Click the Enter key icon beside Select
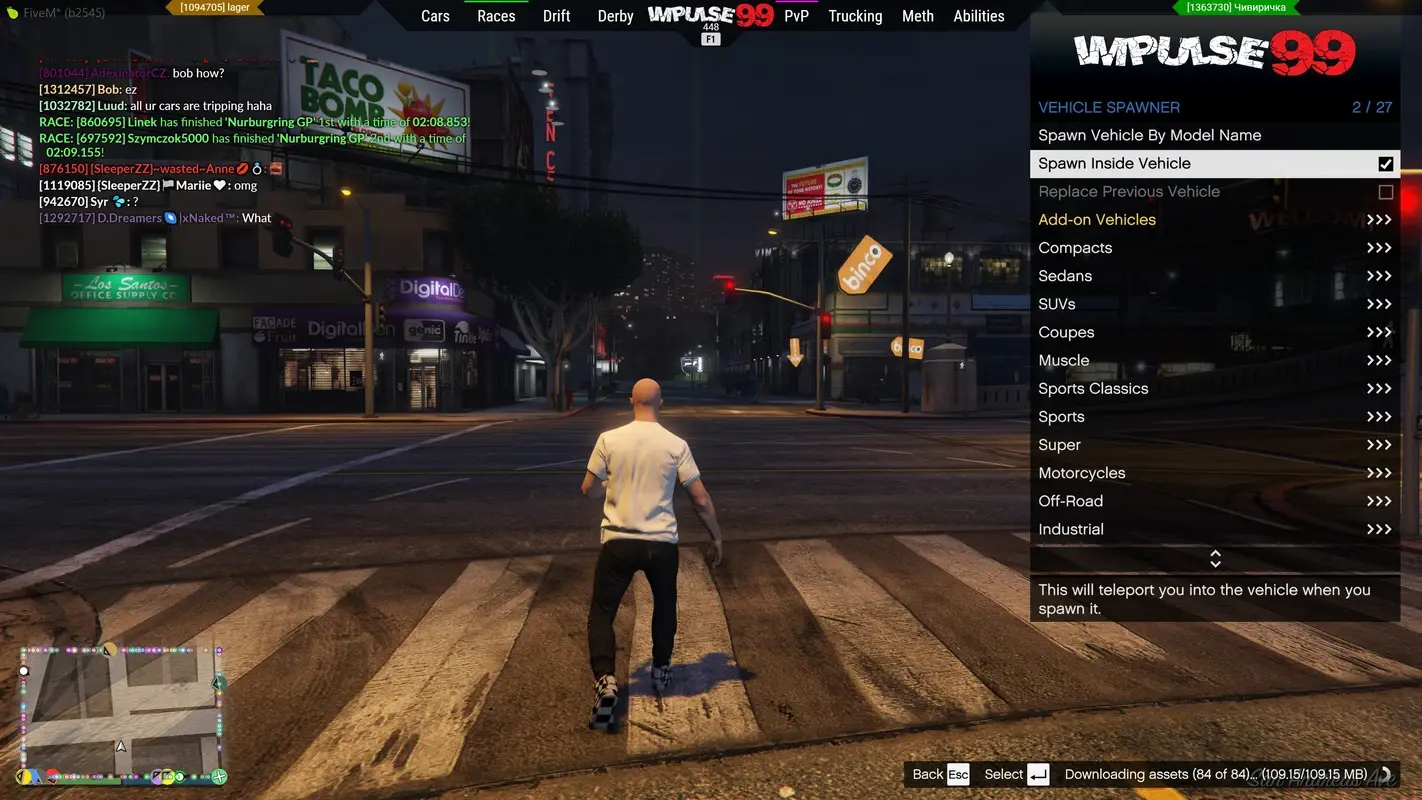Viewport: 1422px width, 800px height. pyautogui.click(x=1037, y=774)
